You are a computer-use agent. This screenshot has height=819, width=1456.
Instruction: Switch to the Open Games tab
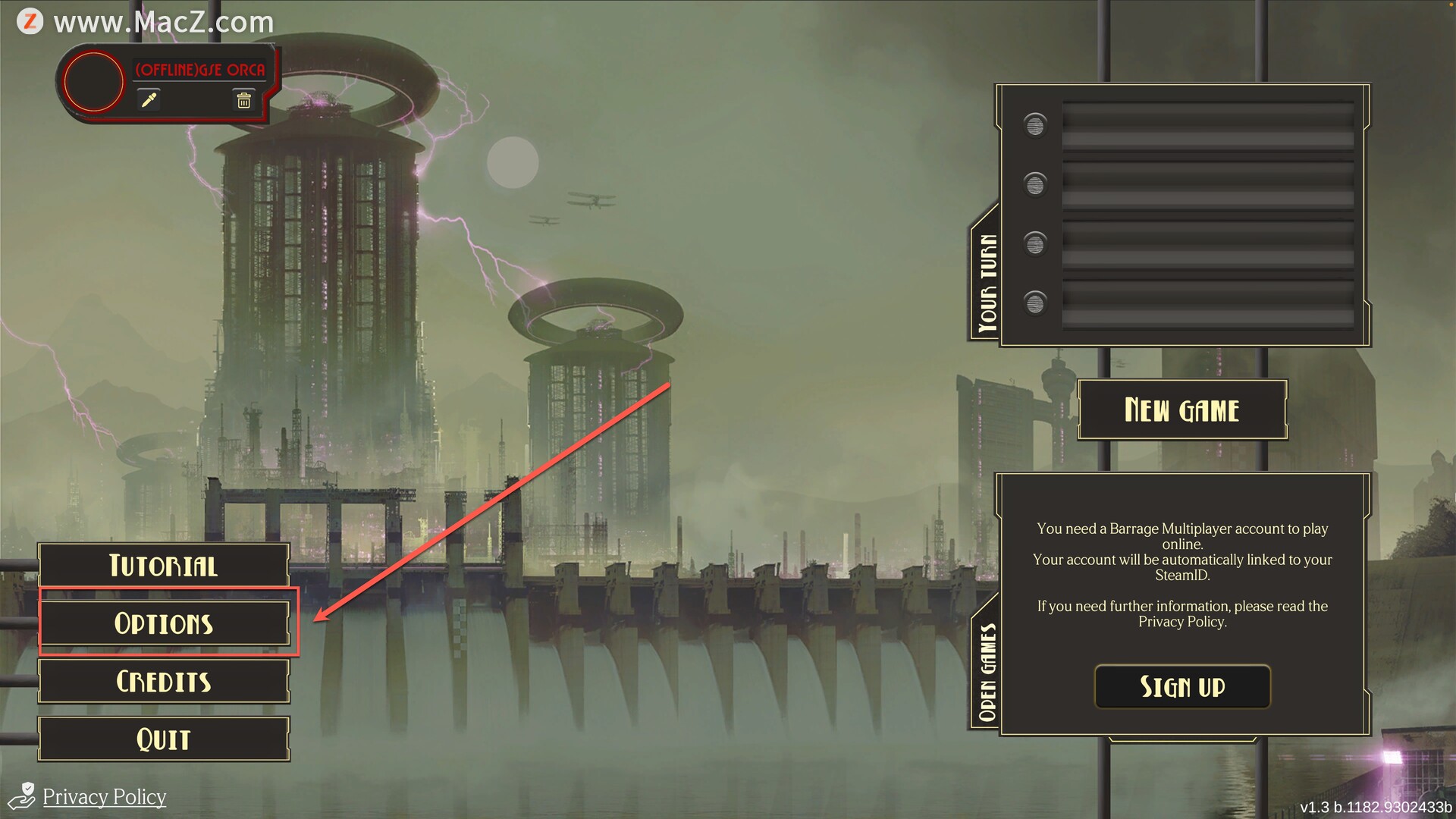tap(987, 671)
